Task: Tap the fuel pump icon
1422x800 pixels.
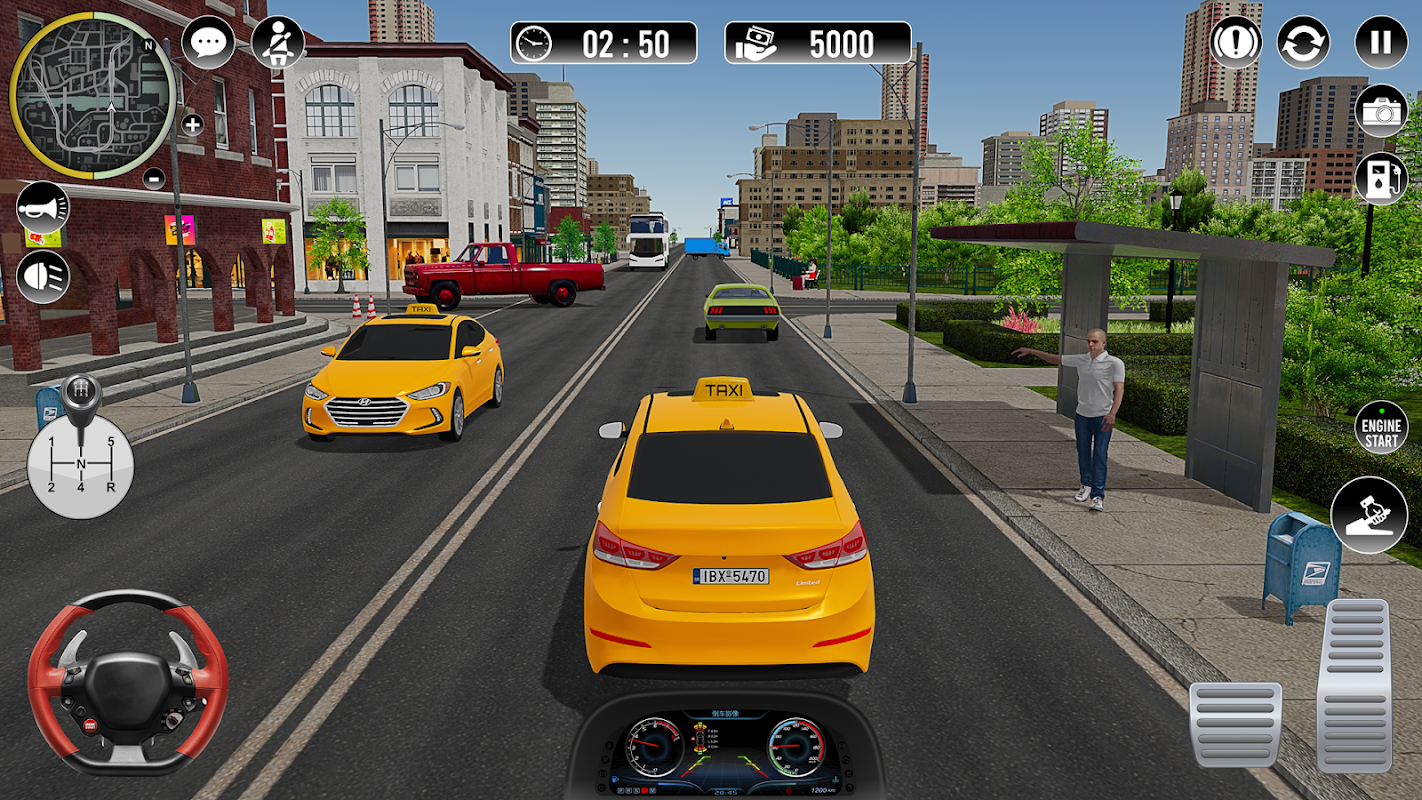Action: (1381, 178)
